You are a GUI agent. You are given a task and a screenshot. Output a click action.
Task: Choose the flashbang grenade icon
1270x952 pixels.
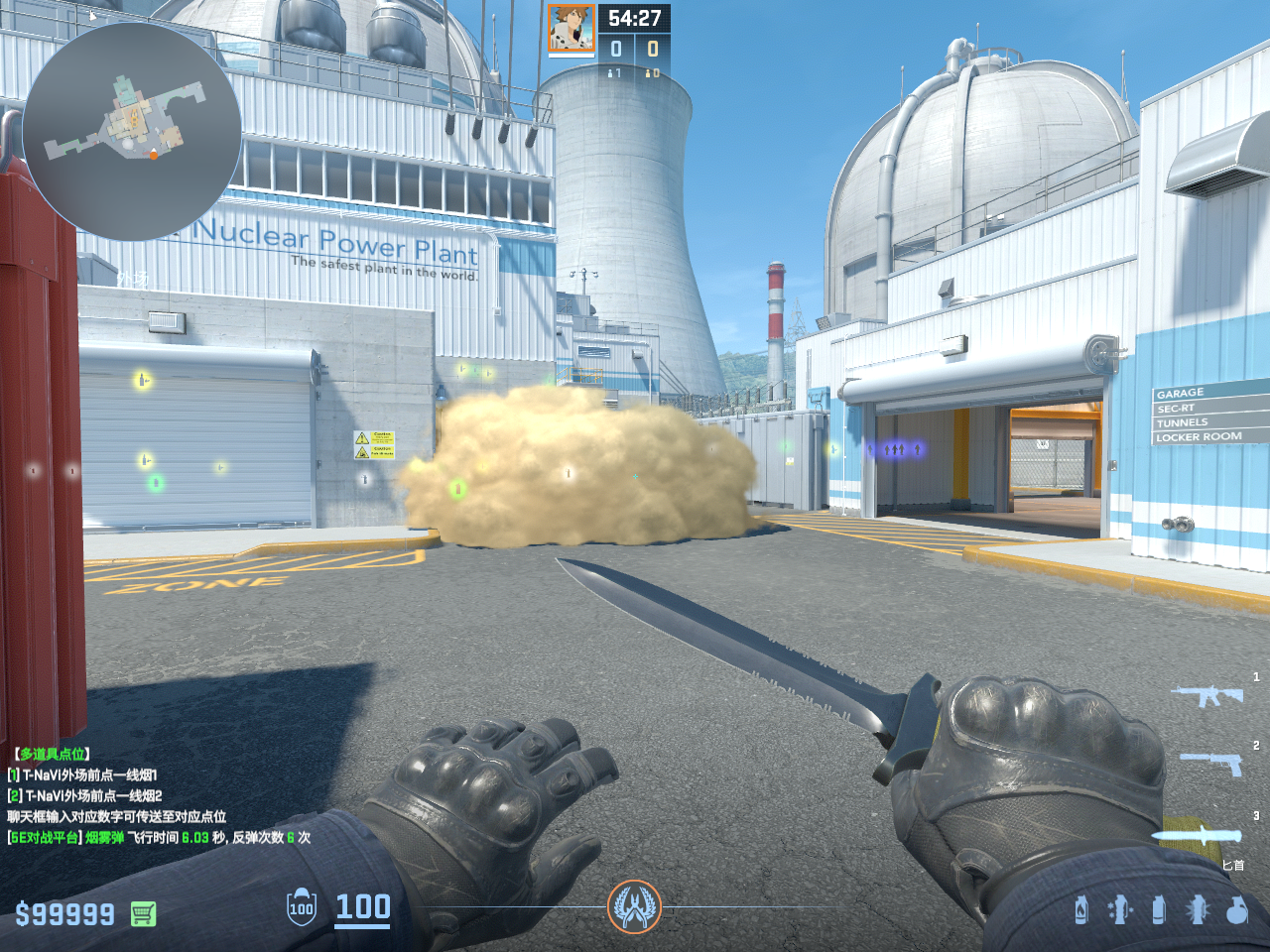click(1198, 909)
